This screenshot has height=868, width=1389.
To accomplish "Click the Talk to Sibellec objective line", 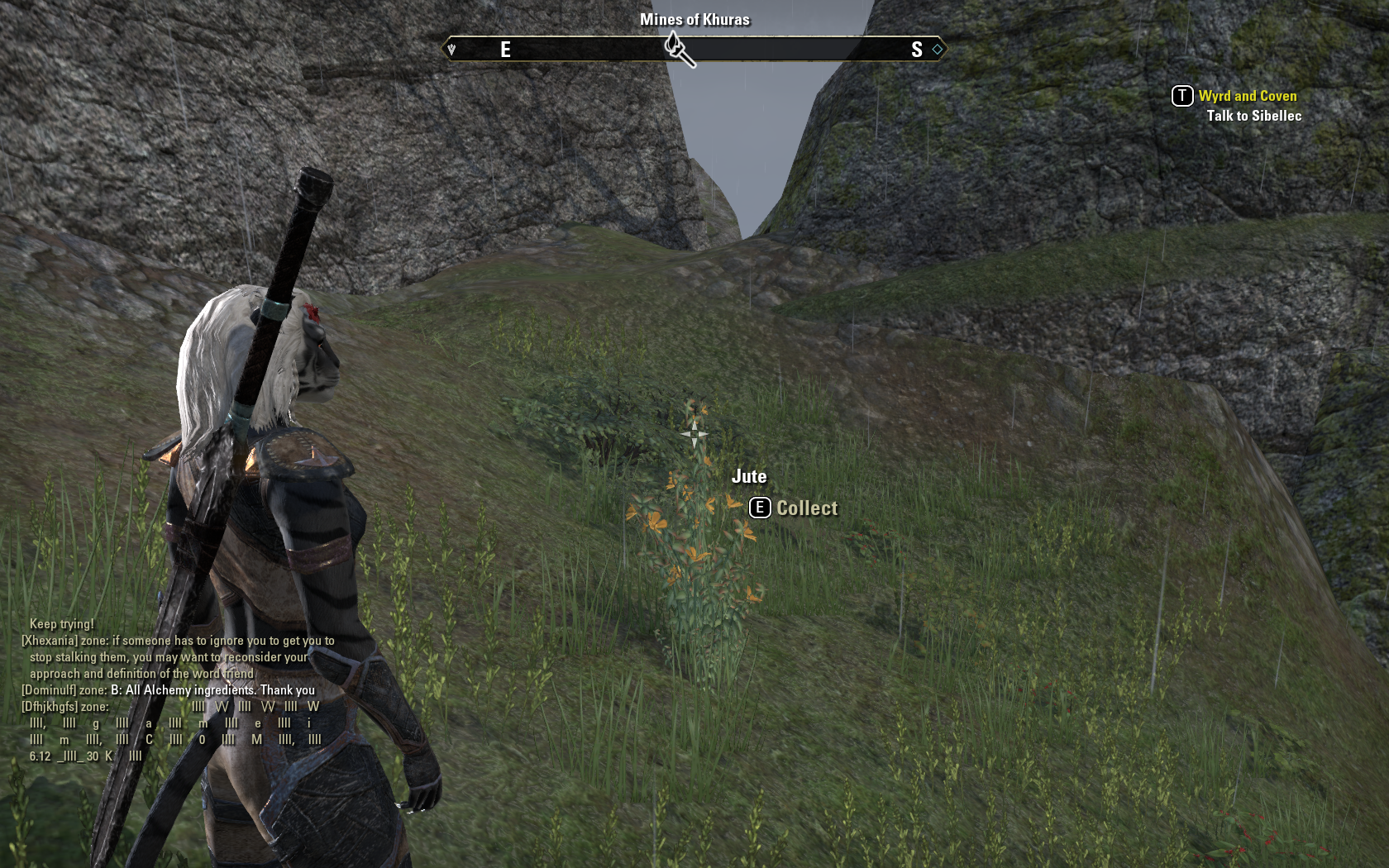I will pos(1253,116).
